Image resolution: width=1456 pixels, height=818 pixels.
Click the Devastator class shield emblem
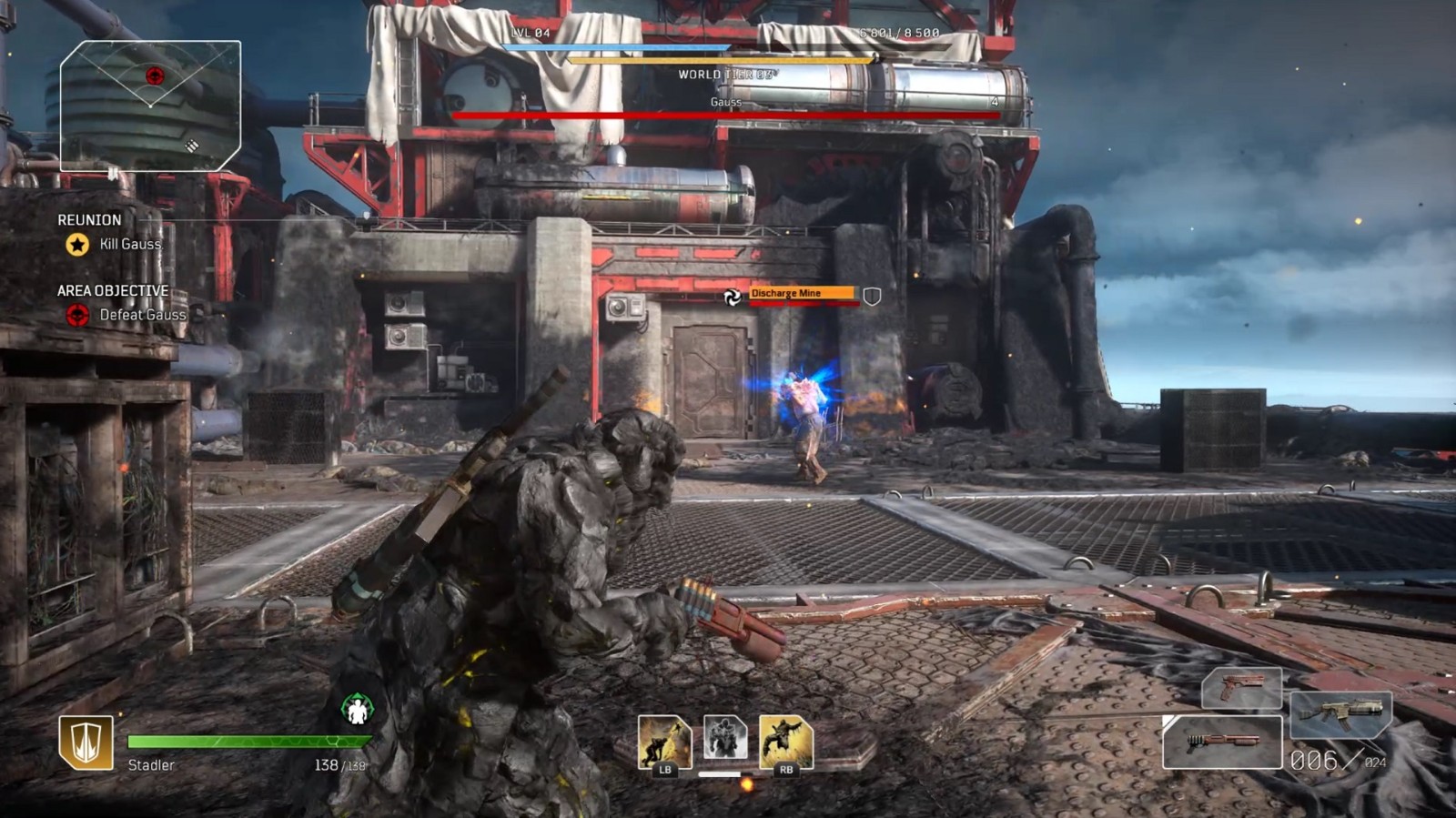pyautogui.click(x=86, y=742)
